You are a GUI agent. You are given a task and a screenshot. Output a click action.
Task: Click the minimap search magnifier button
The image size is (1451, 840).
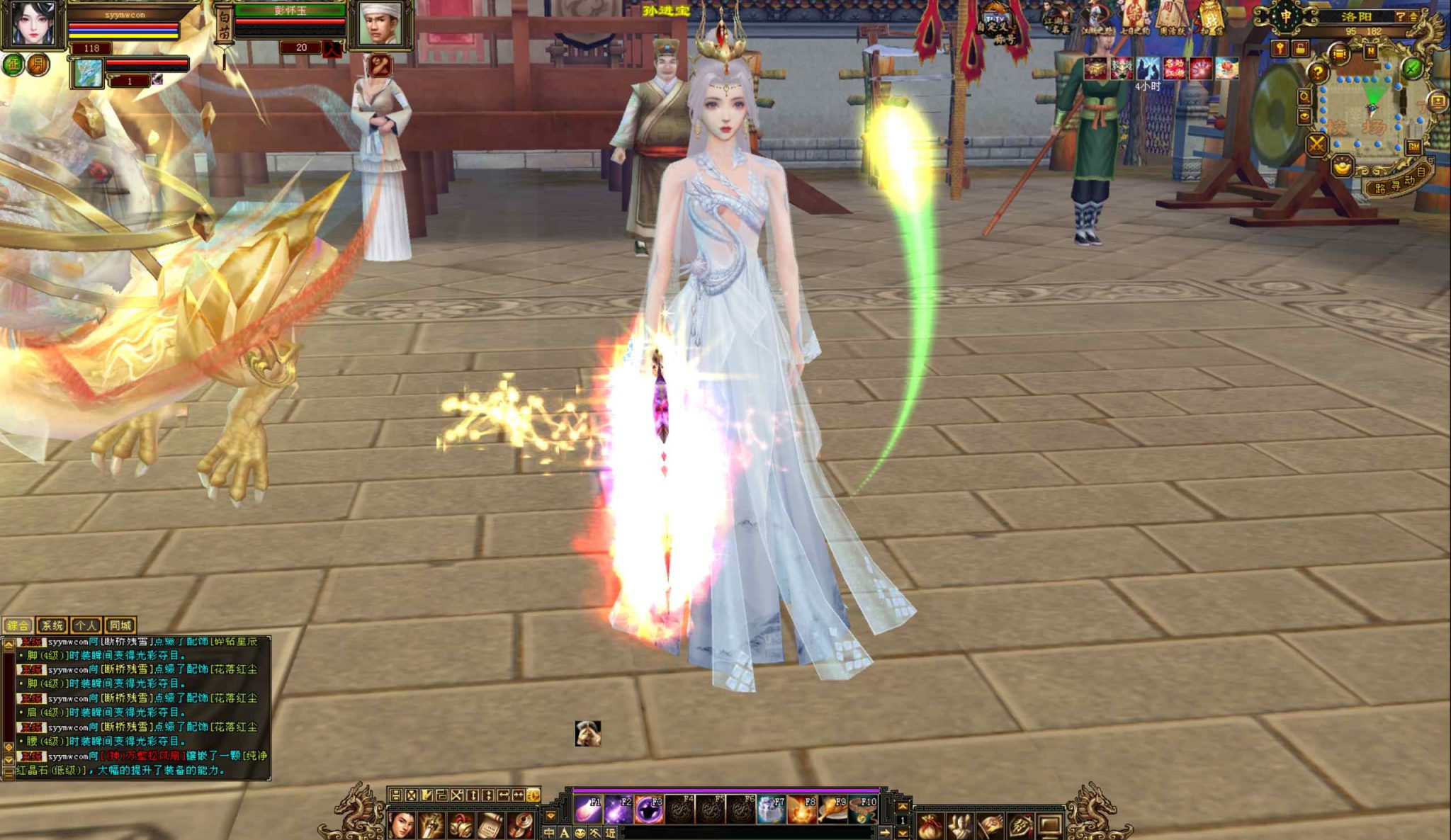(x=1304, y=96)
